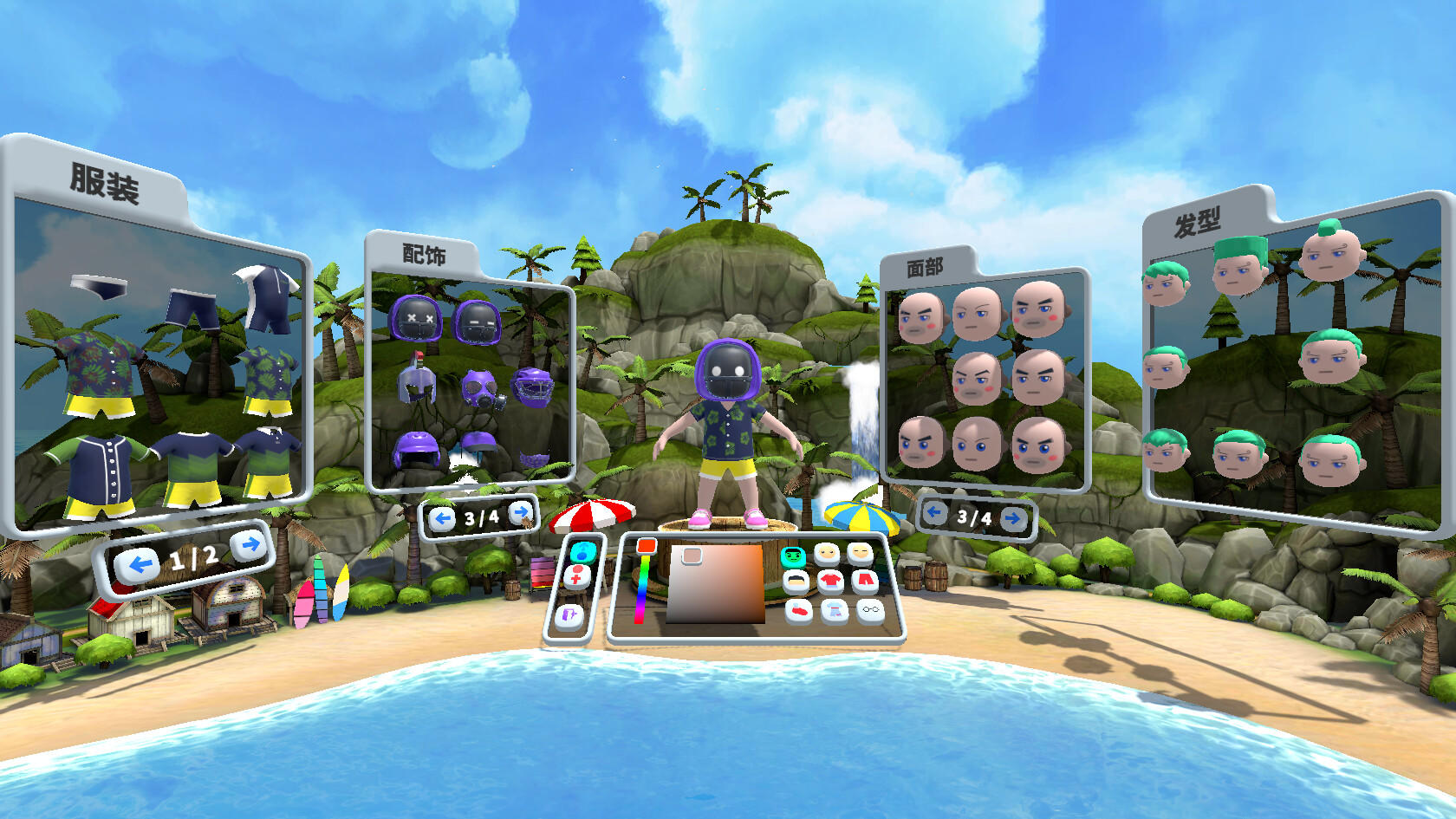Select the female gender symbol

[x=577, y=576]
